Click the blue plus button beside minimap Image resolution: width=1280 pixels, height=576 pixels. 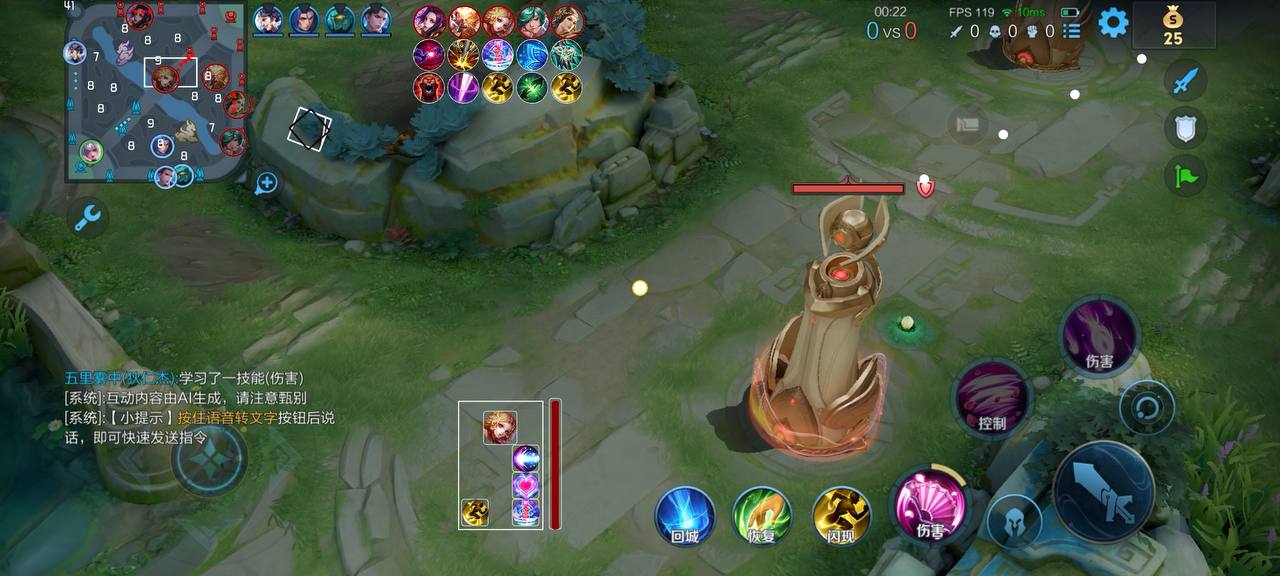pos(266,183)
